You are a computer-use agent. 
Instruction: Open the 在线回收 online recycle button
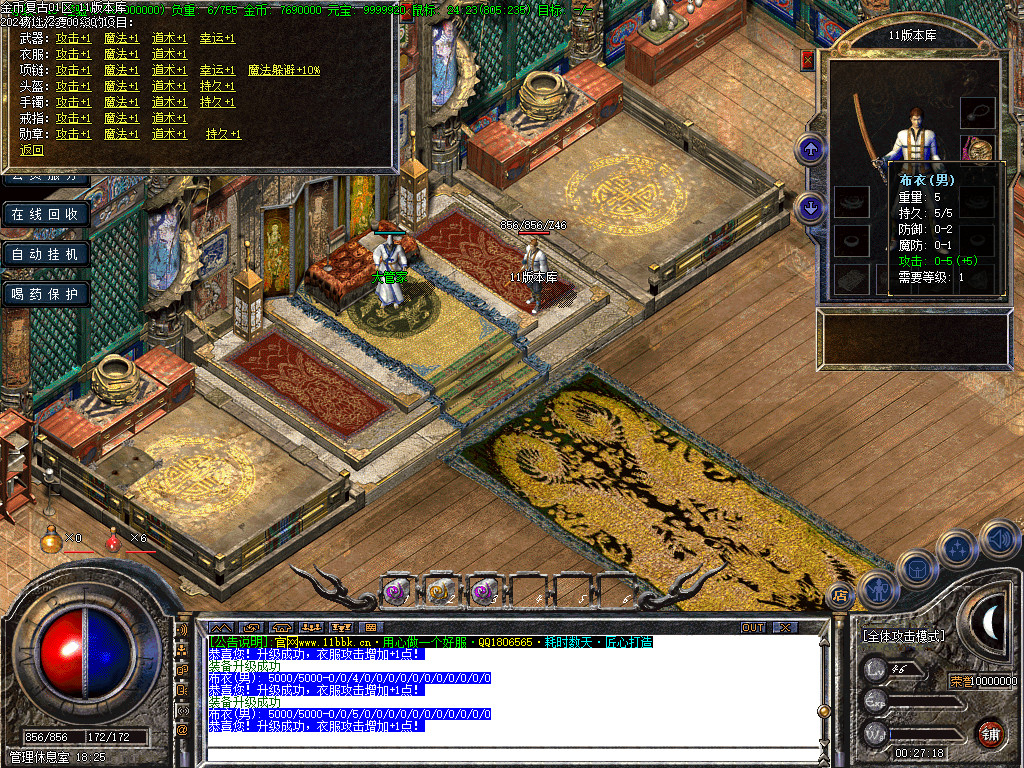point(45,214)
